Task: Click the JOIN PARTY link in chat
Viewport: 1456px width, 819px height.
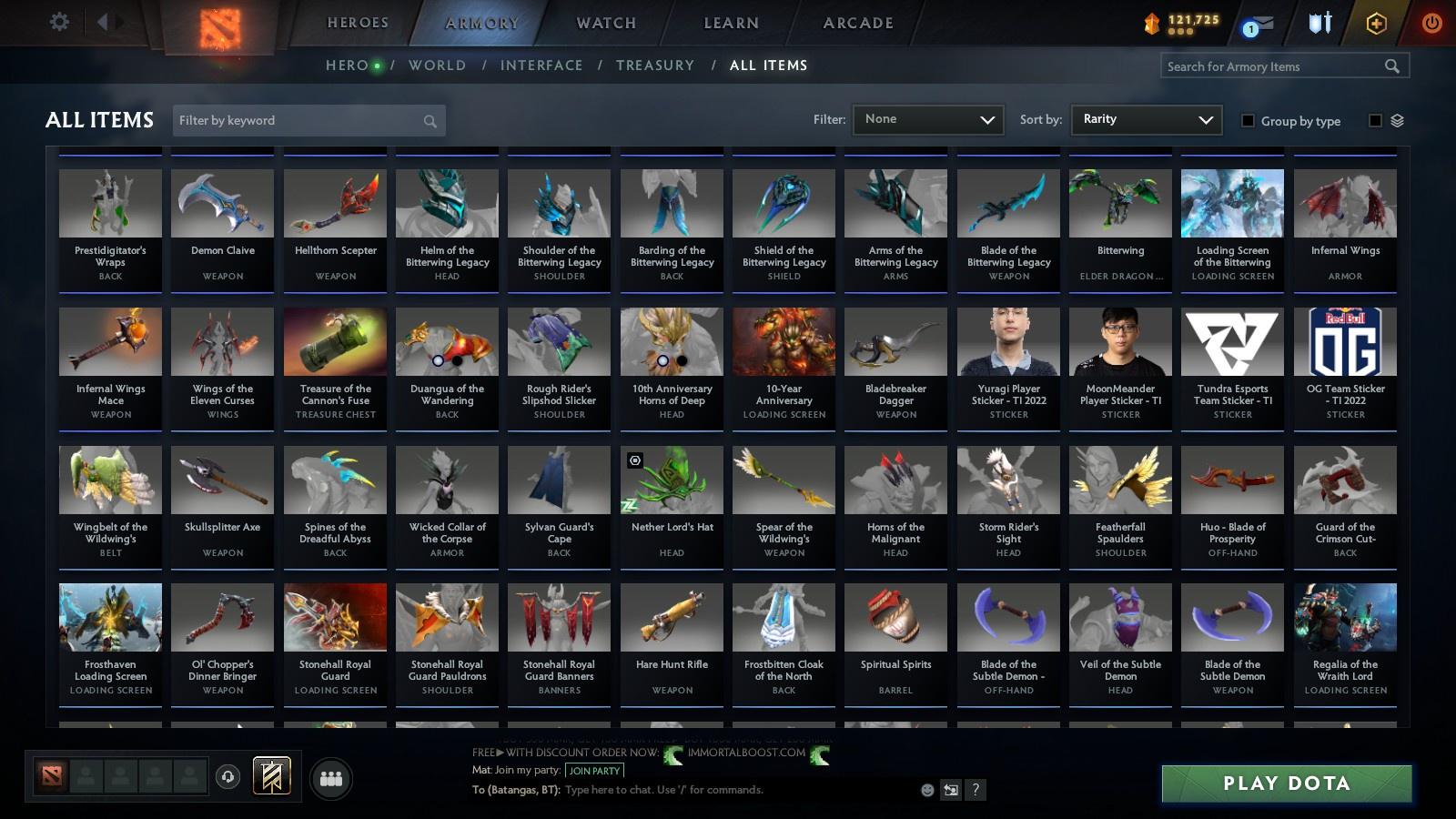Action: click(x=593, y=770)
